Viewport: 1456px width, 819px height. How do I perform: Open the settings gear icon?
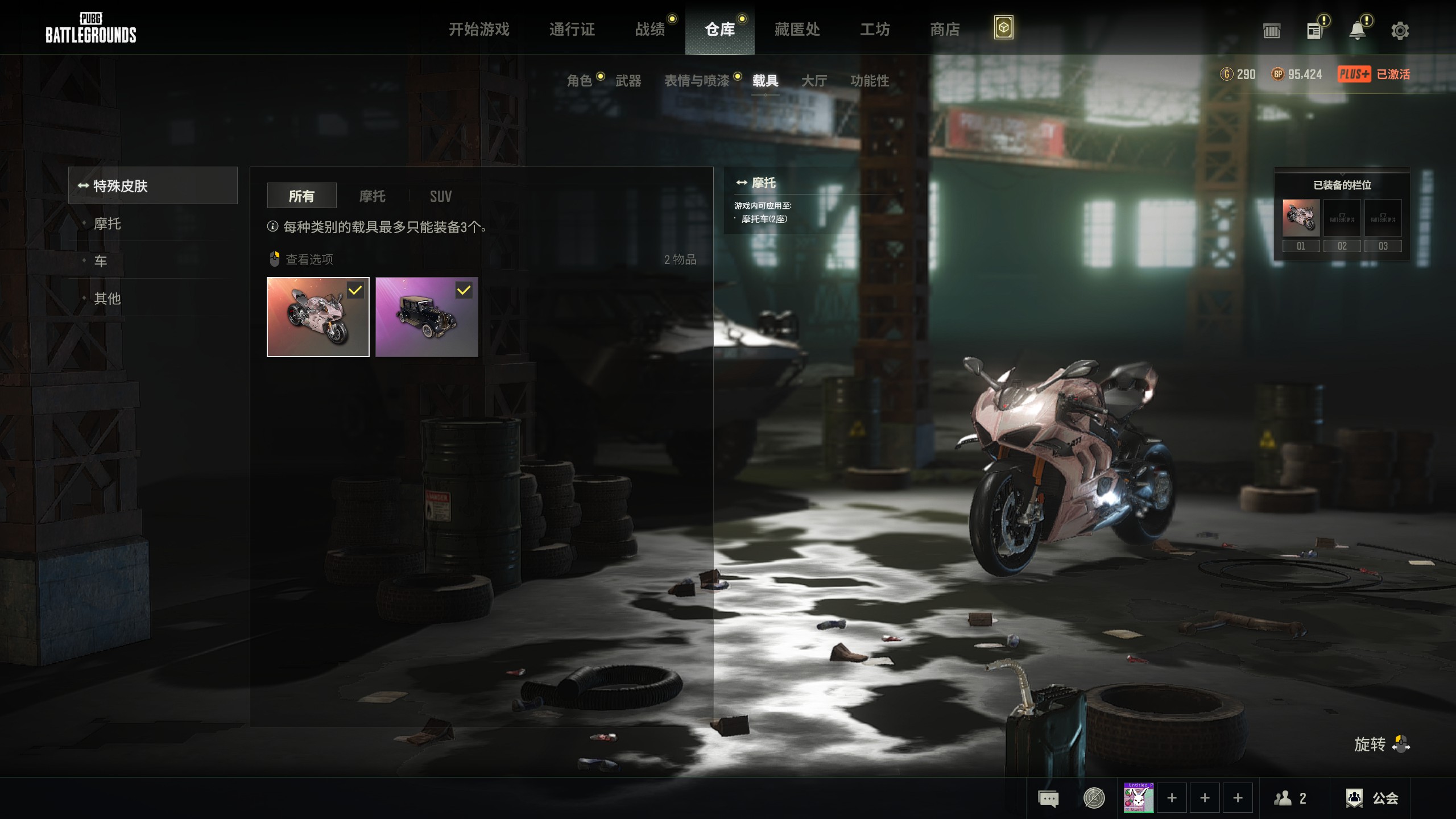(x=1400, y=30)
